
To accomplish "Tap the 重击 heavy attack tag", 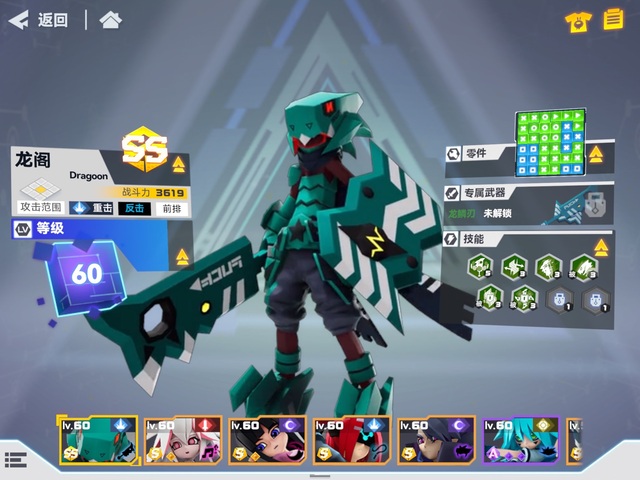I will pyautogui.click(x=94, y=208).
